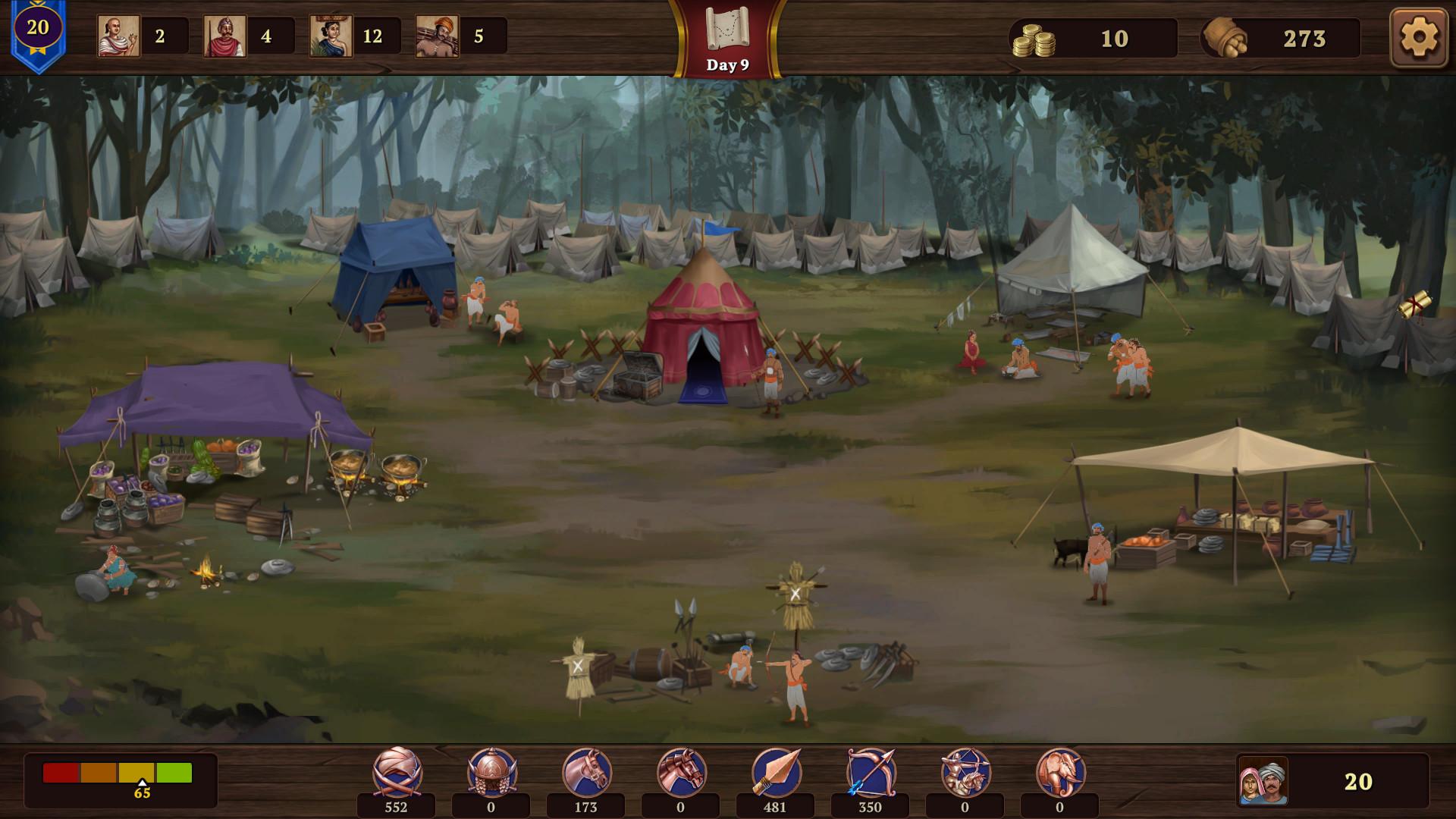This screenshot has width=1456, height=819.
Task: Choose the armored horse cavalry icon
Action: tap(681, 772)
